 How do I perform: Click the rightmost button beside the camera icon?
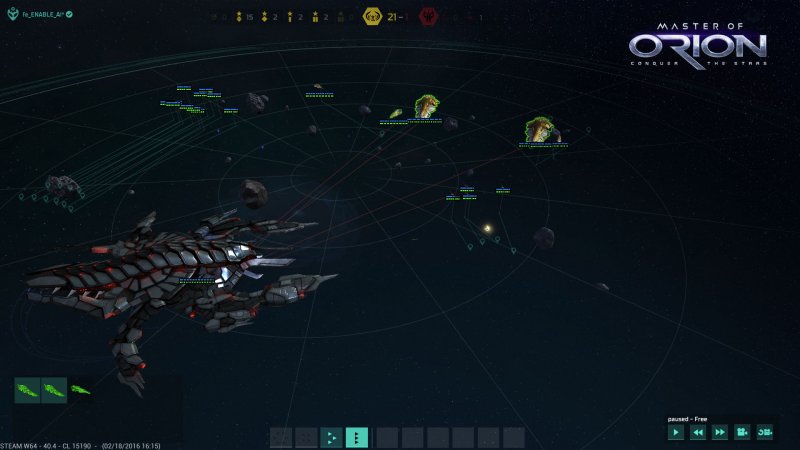pos(765,432)
